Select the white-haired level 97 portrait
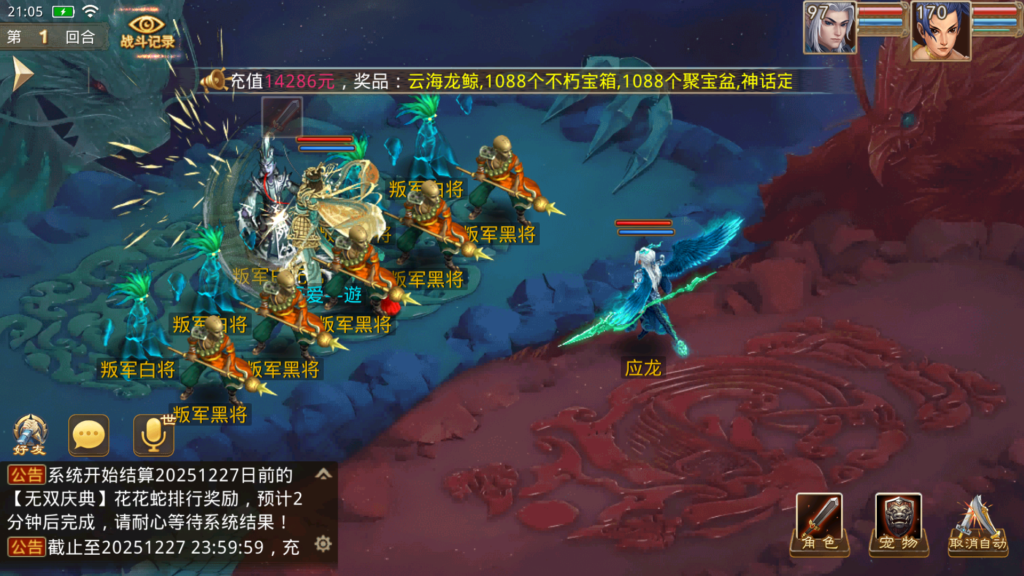Viewport: 1024px width, 576px height. click(x=829, y=28)
